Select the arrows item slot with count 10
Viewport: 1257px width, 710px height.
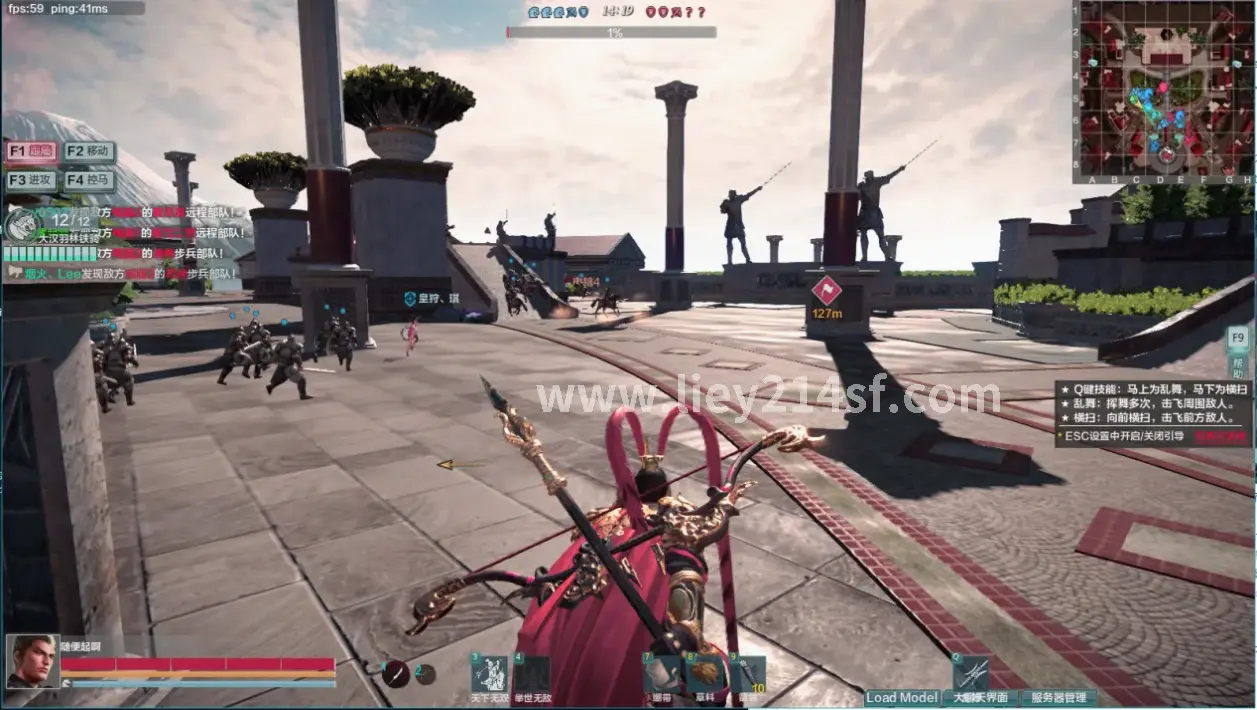tap(747, 675)
